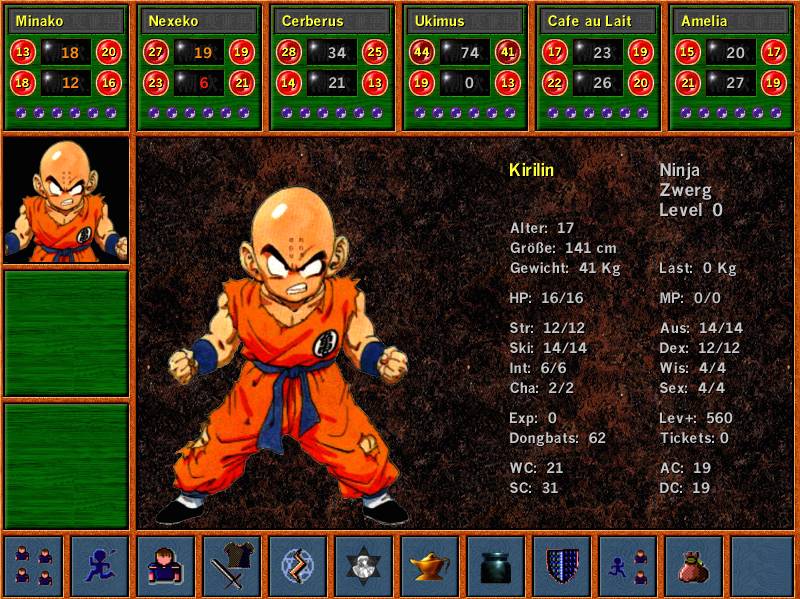This screenshot has height=599, width=800.
Task: Open the dark glass jar icon
Action: coord(496,566)
